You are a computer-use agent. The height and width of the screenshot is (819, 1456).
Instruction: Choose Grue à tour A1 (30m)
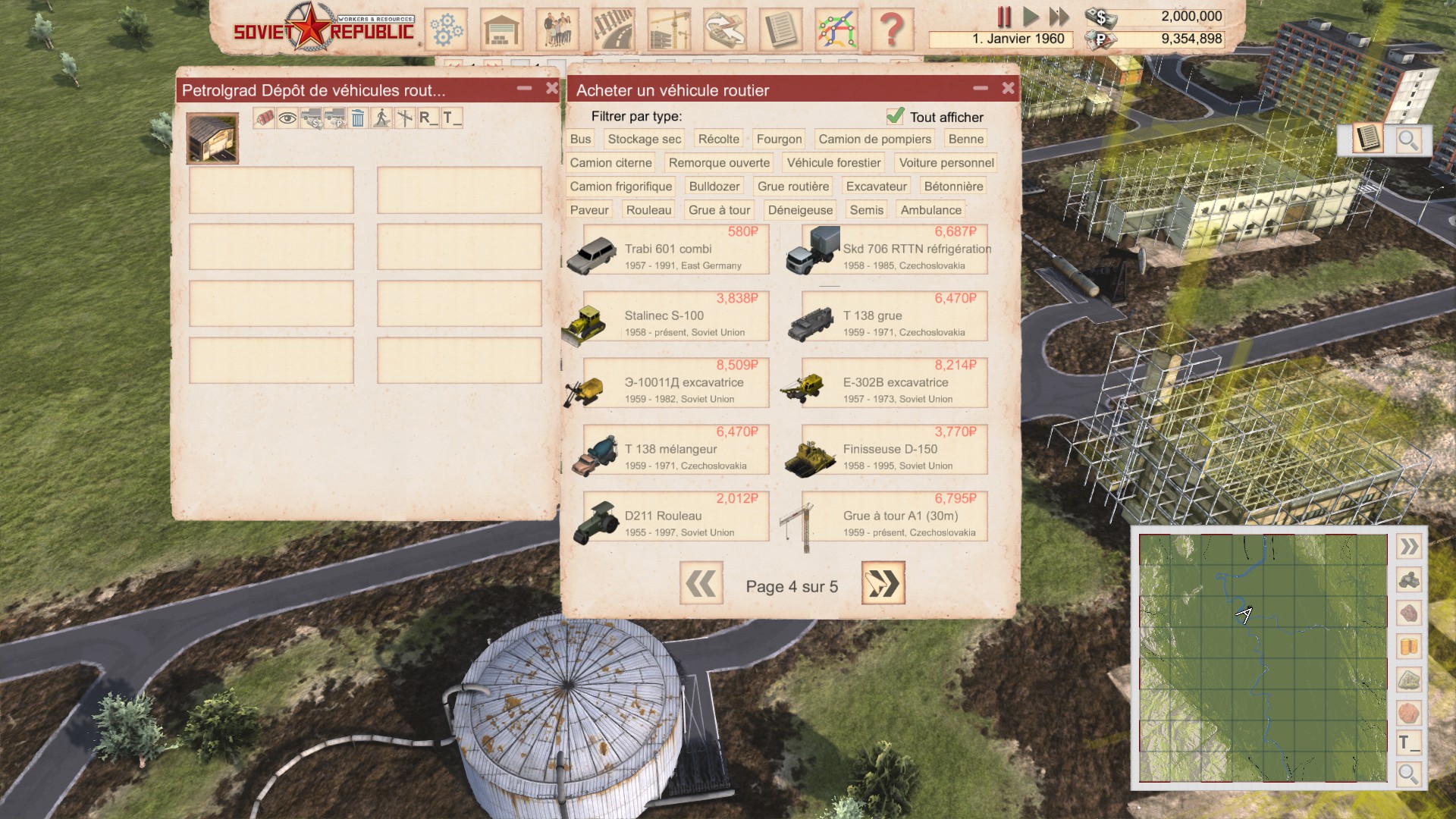(x=893, y=517)
